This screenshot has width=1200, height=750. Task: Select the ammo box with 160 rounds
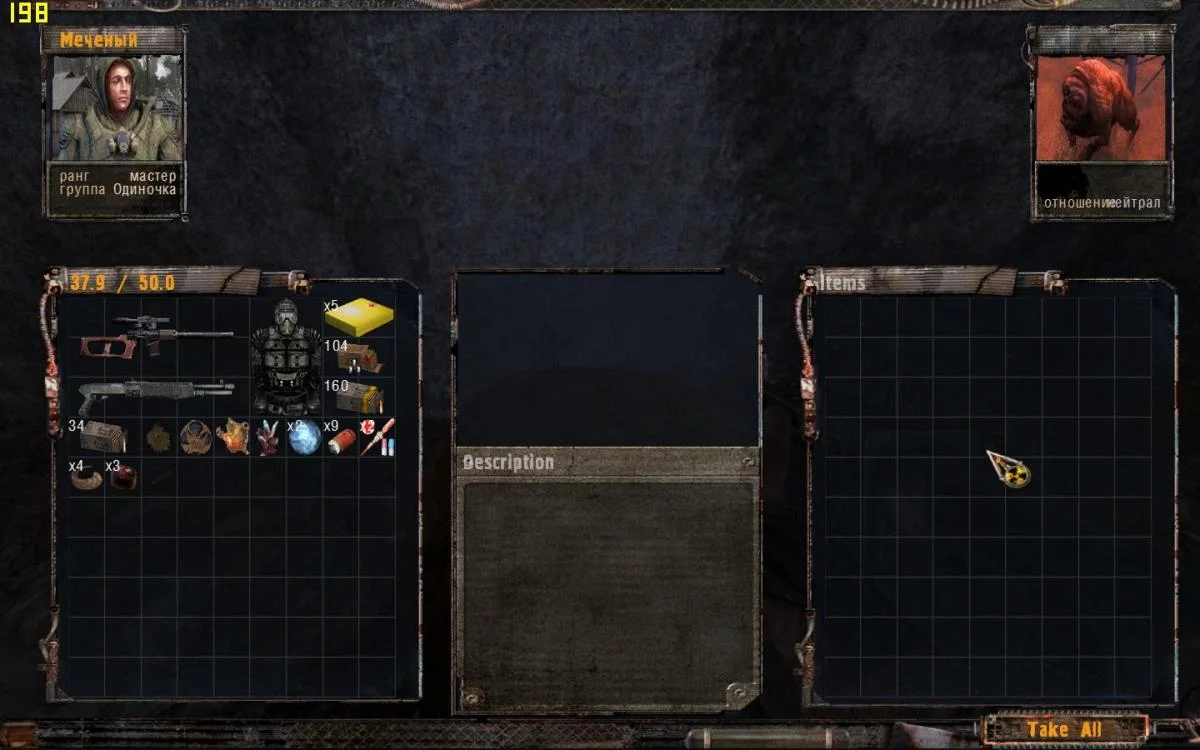coord(359,397)
